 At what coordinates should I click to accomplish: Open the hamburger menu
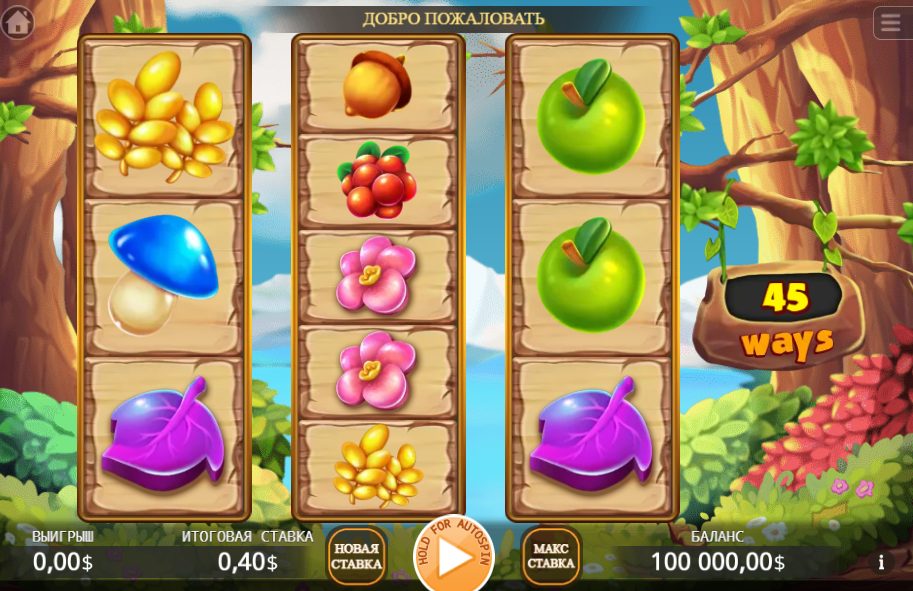tap(888, 22)
